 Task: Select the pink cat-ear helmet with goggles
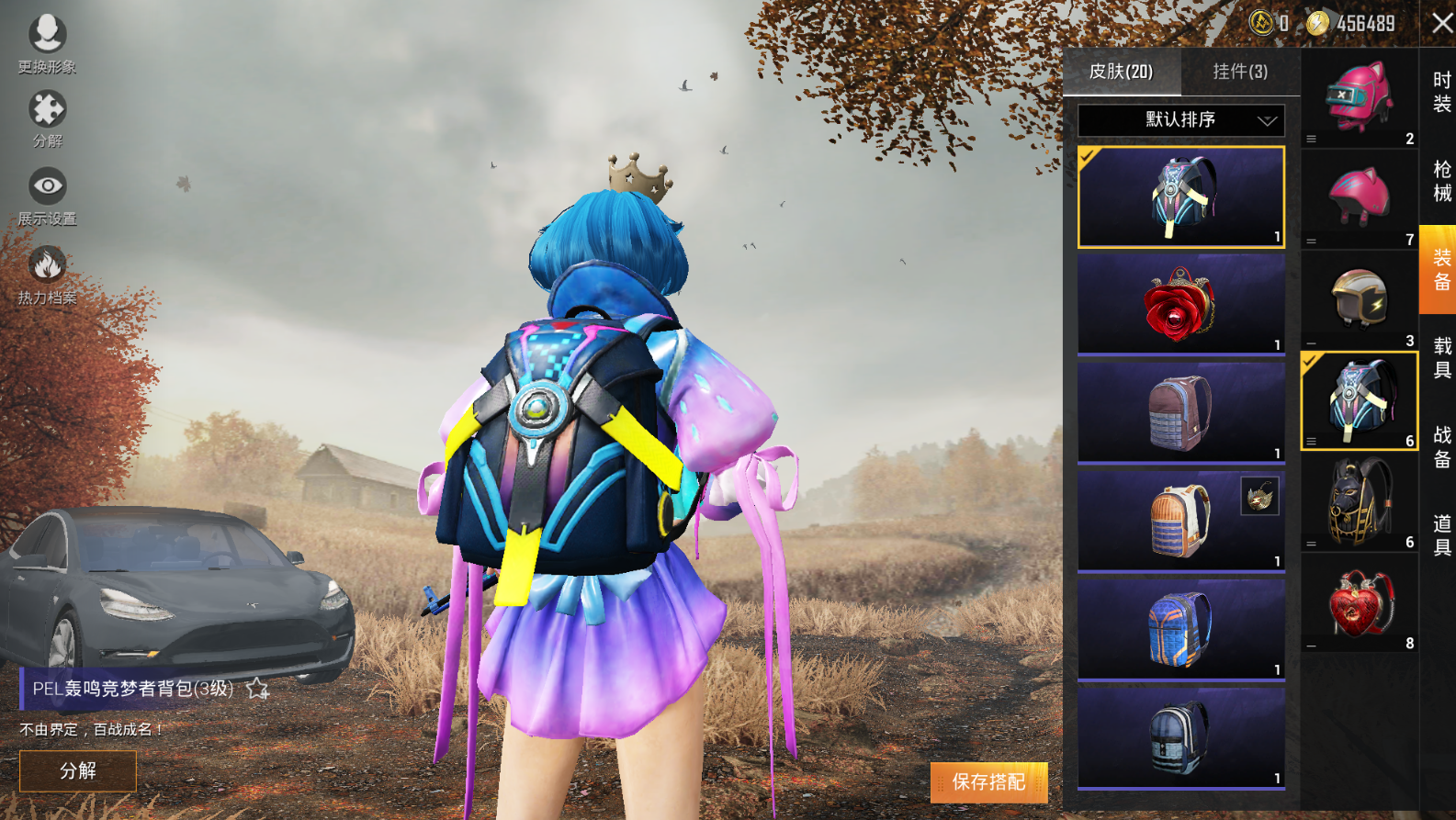pos(1360,97)
